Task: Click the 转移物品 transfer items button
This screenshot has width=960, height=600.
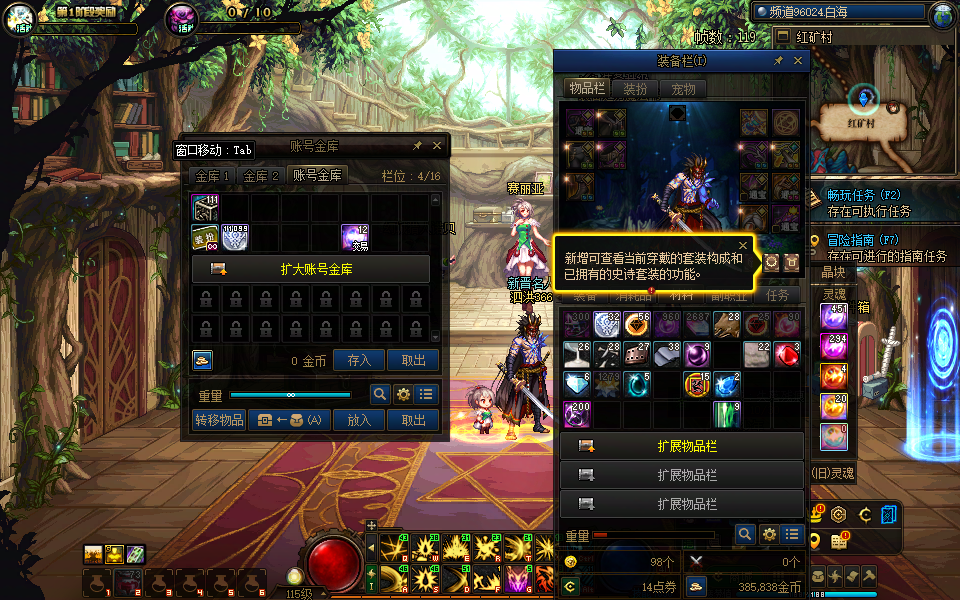Action: coord(219,420)
